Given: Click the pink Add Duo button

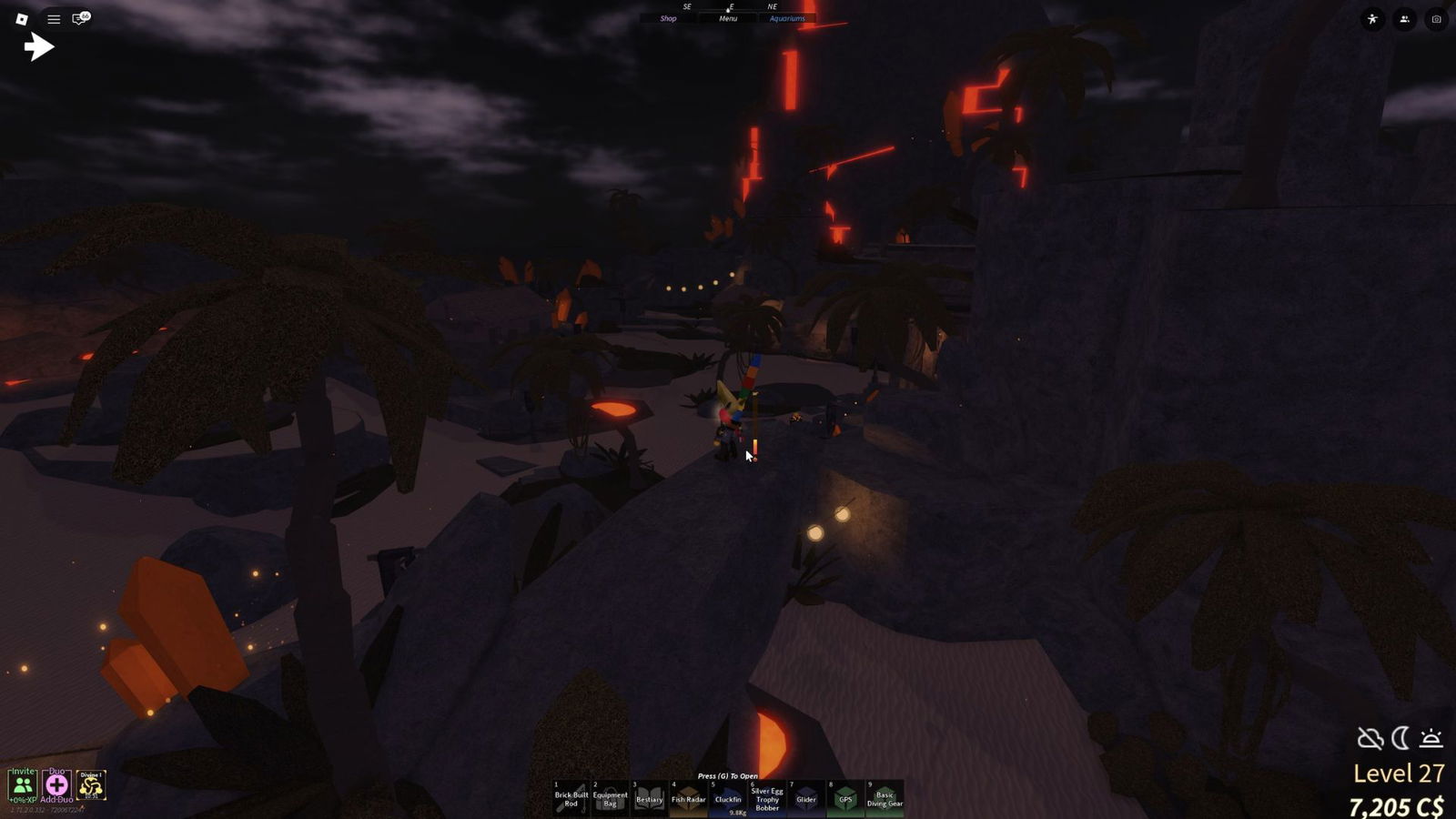Looking at the screenshot, I should [56, 784].
